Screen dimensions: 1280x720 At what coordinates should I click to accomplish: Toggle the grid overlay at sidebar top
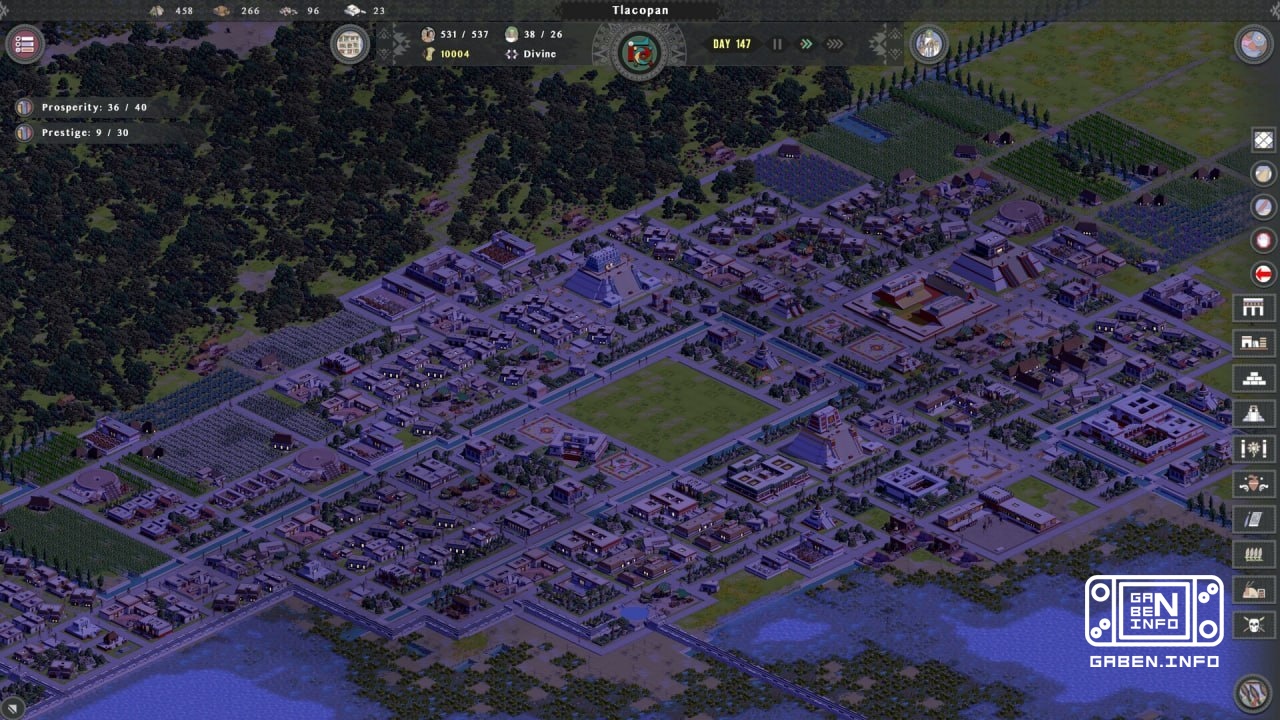1262,139
